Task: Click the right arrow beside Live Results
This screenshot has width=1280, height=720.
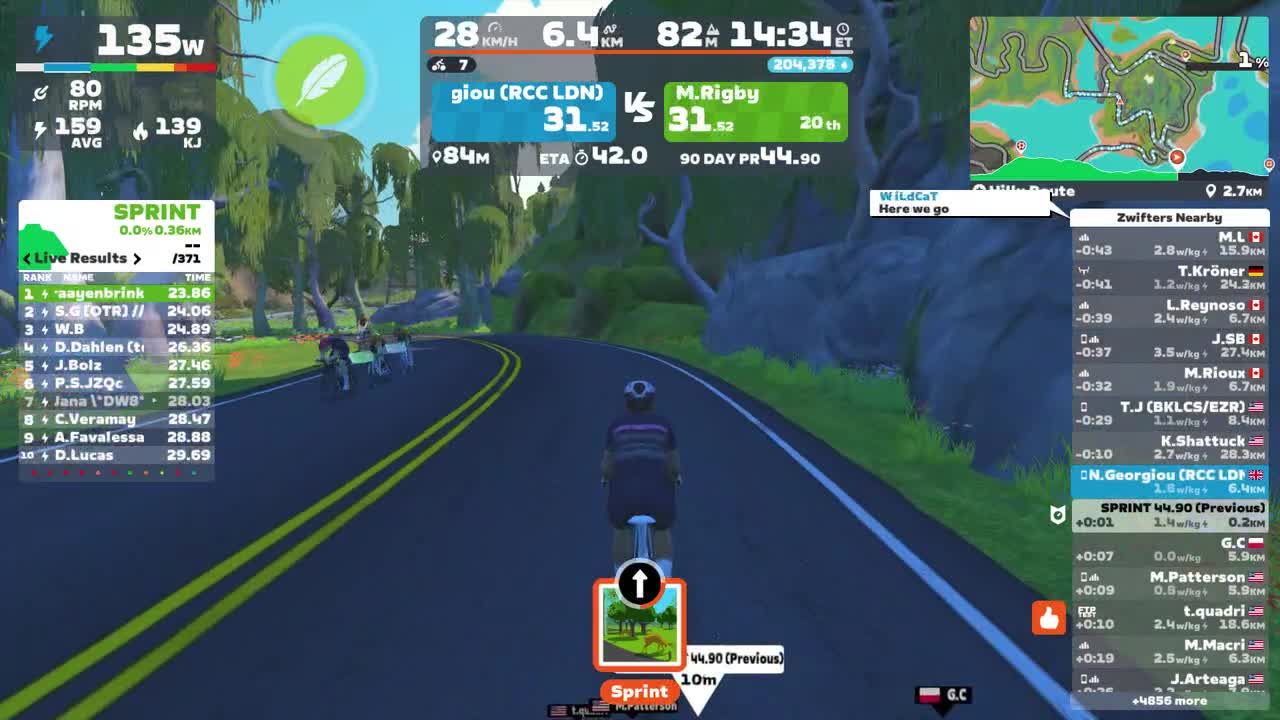Action: click(x=138, y=258)
